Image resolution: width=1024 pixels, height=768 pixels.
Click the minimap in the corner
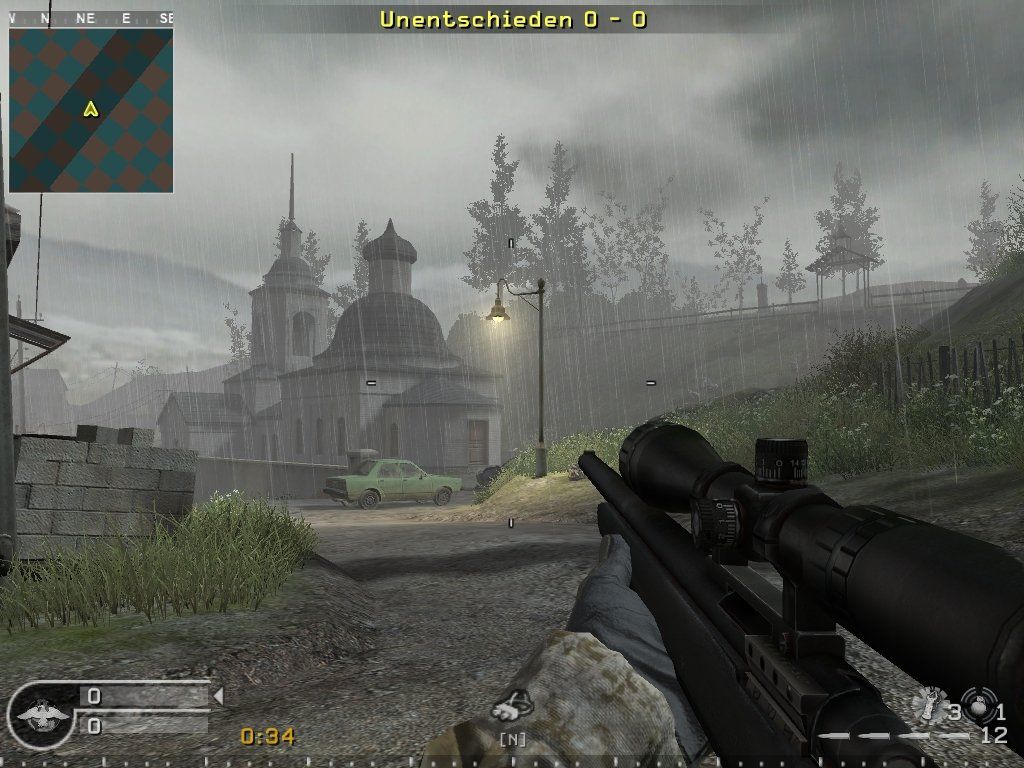coord(91,110)
